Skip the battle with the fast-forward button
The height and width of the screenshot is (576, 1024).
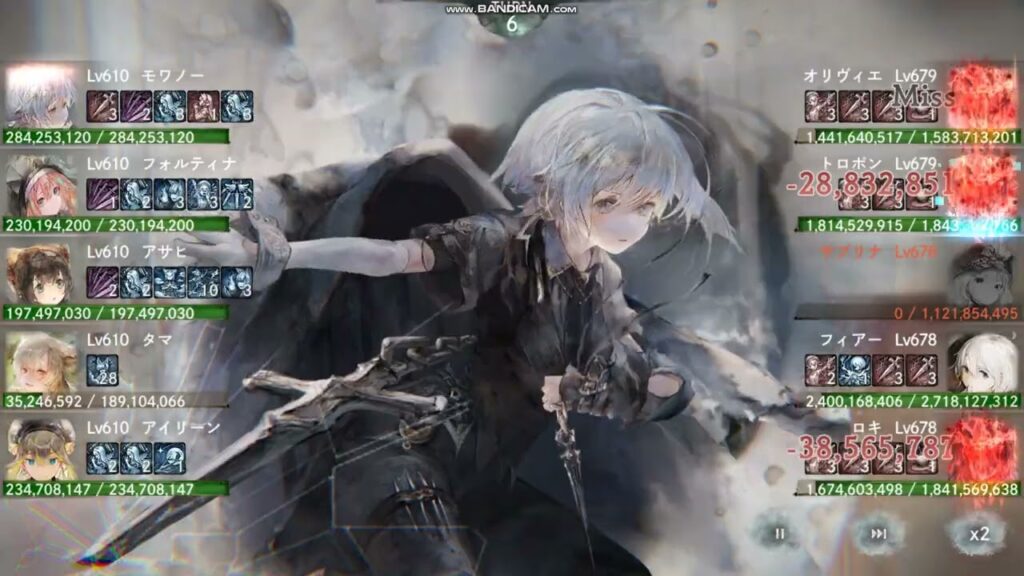coord(879,533)
